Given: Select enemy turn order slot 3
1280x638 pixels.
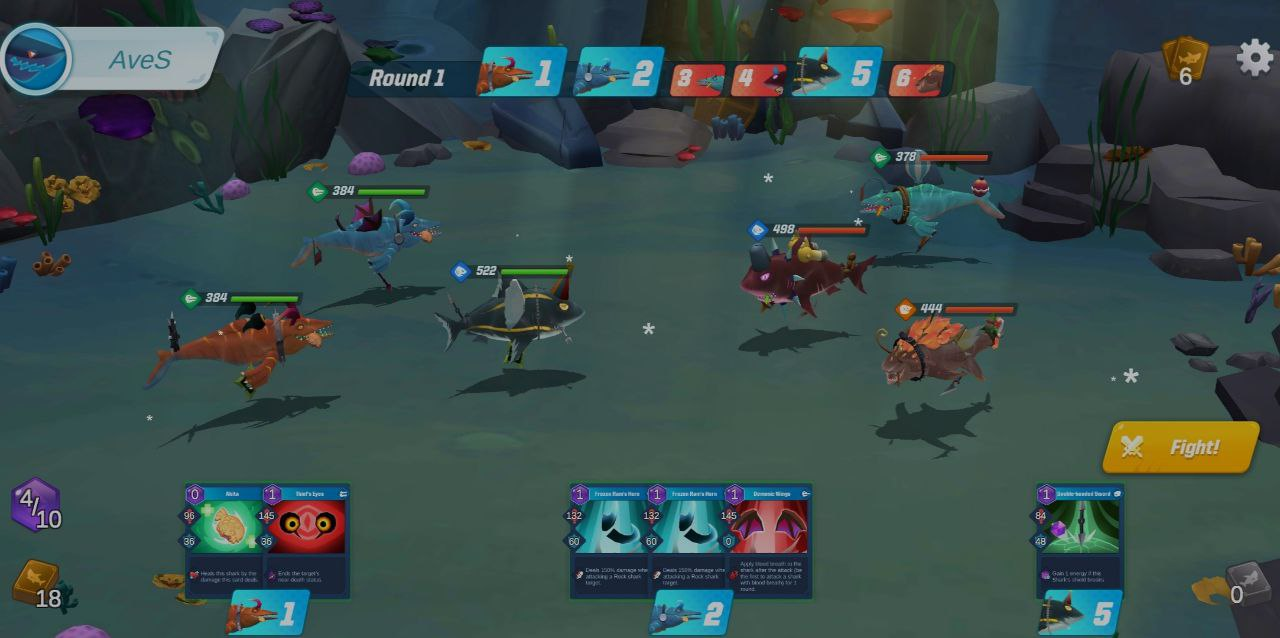Looking at the screenshot, I should coord(698,79).
